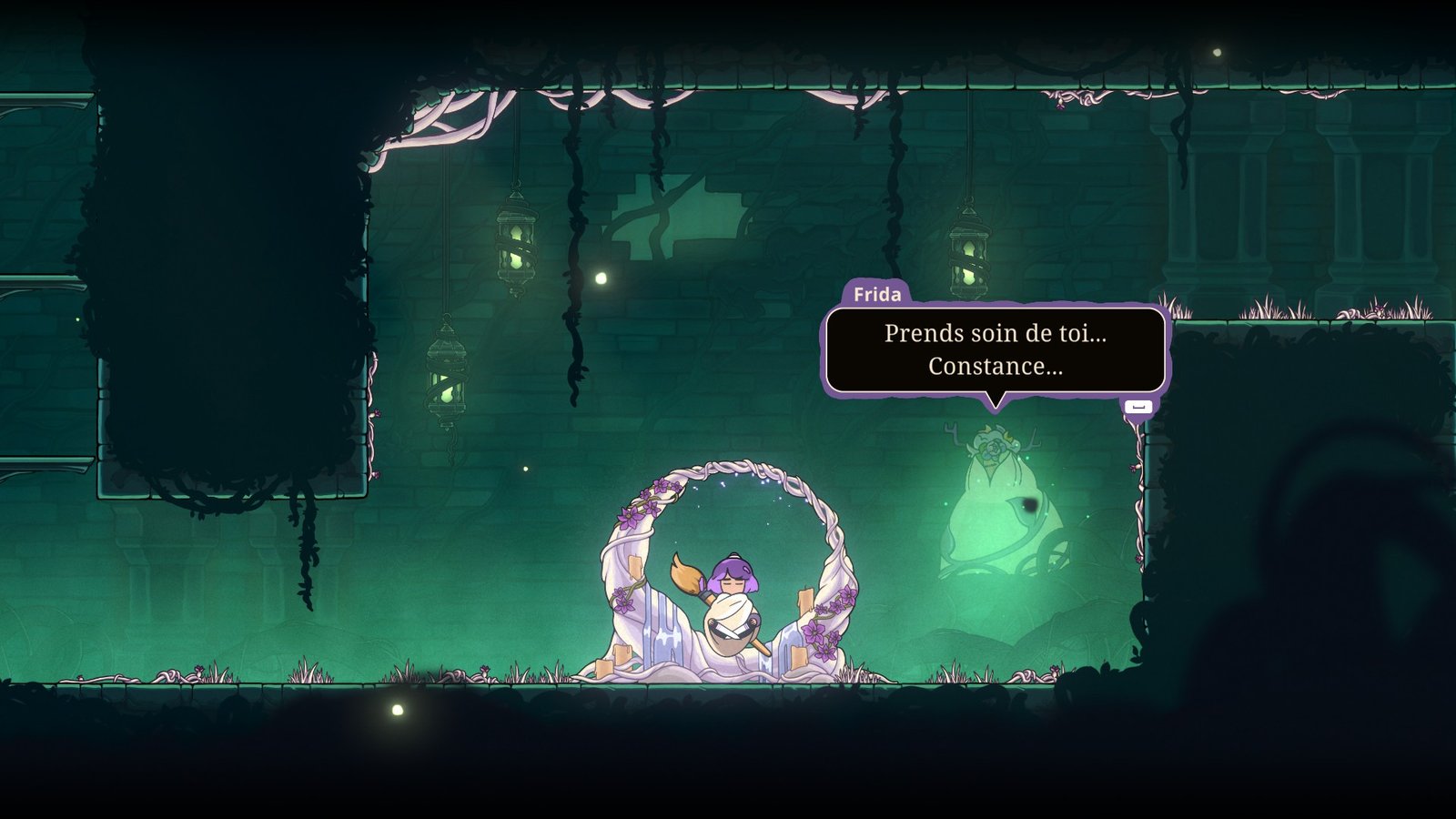Advance Frida's dialogue speech bubble
This screenshot has height=819, width=1456.
point(1137,407)
